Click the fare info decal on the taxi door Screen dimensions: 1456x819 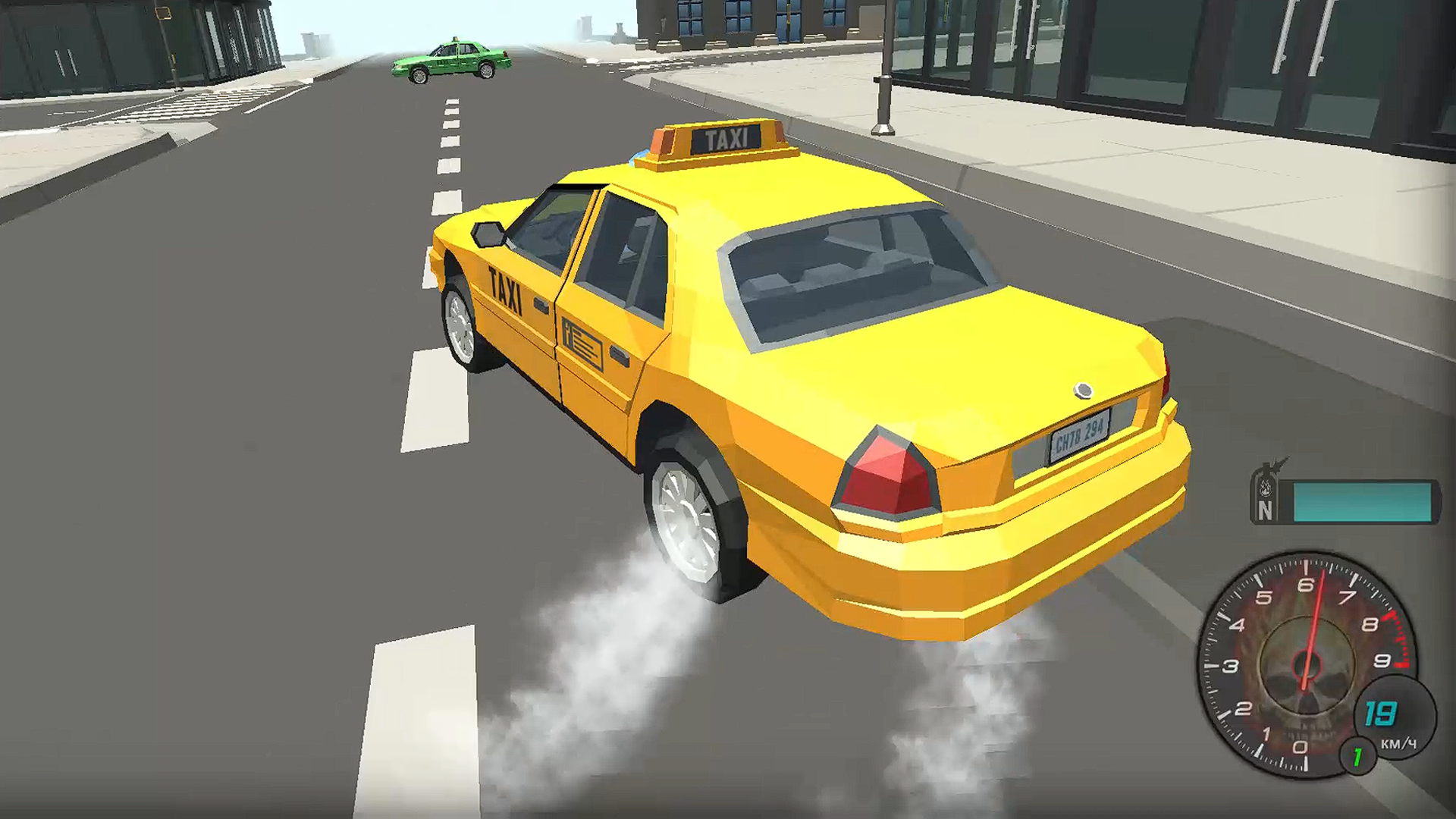click(x=582, y=340)
